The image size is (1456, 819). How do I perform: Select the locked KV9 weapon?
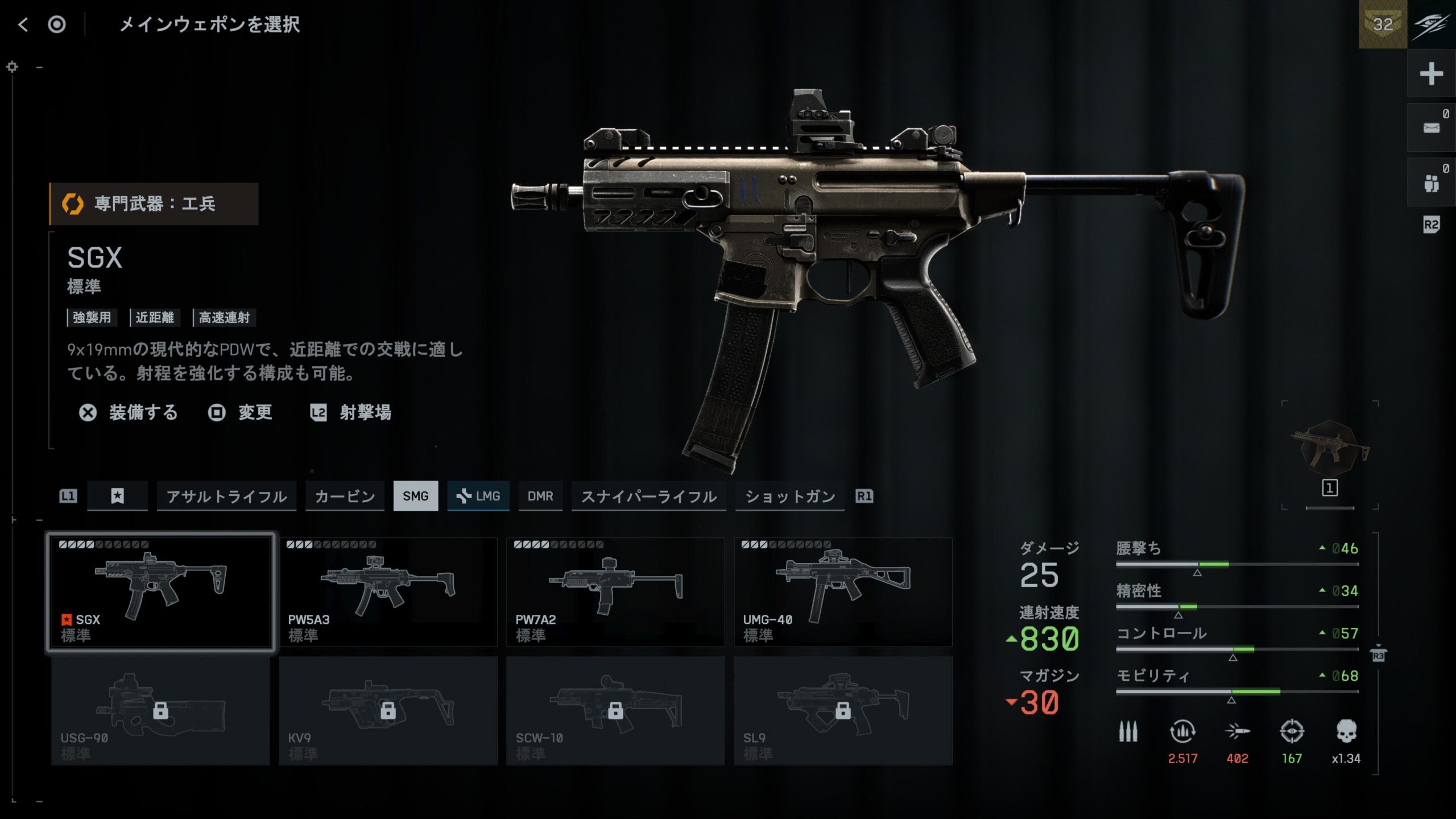388,710
